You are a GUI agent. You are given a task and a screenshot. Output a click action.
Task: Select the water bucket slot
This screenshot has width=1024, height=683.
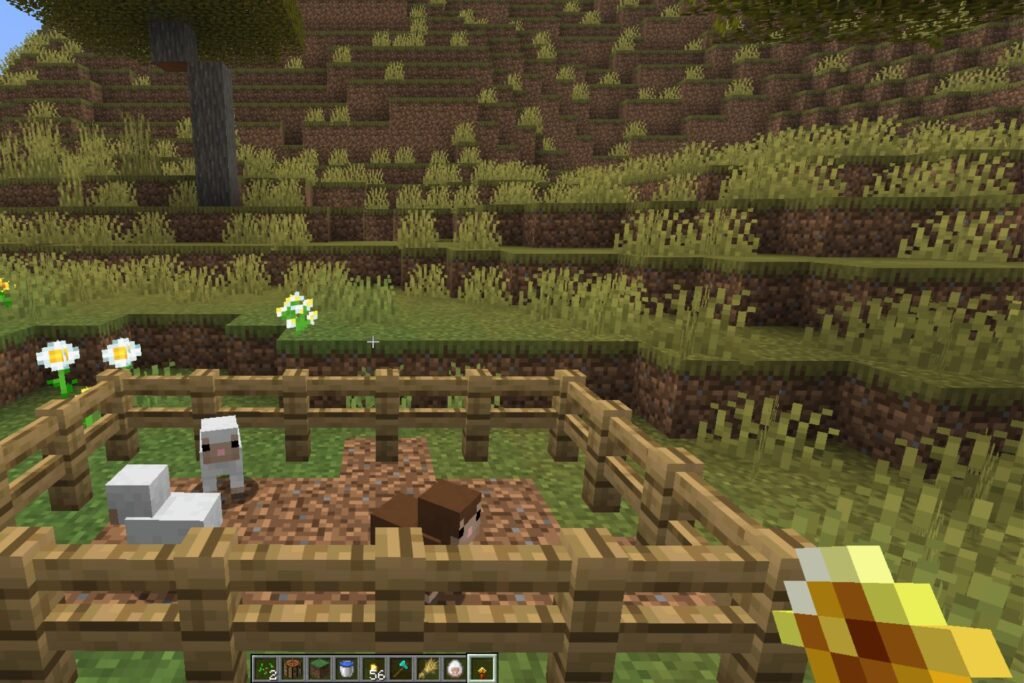point(345,669)
